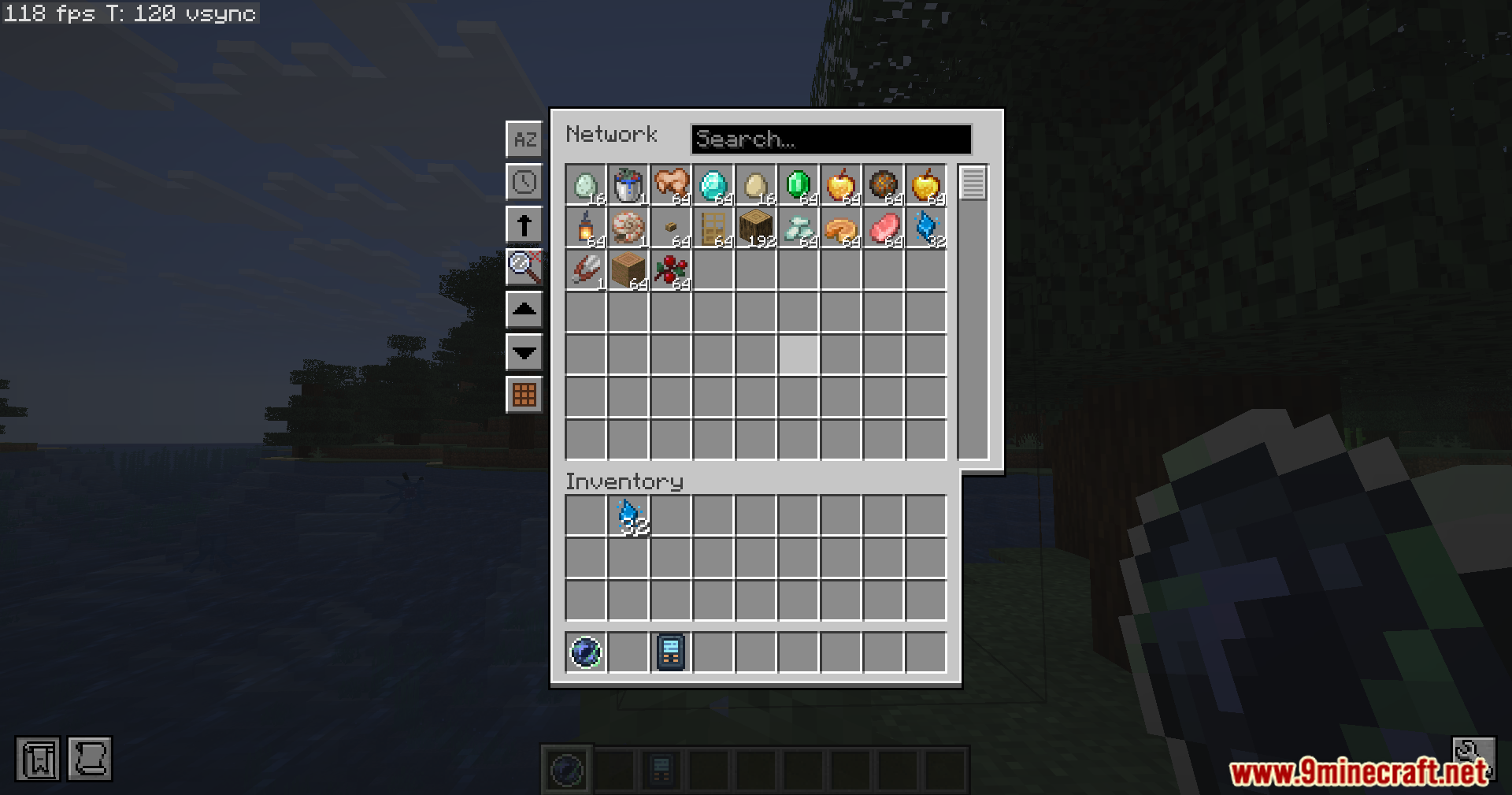Image resolution: width=1512 pixels, height=795 pixels.
Task: Open the scroll icon beside the bookmark icon
Action: [91, 759]
